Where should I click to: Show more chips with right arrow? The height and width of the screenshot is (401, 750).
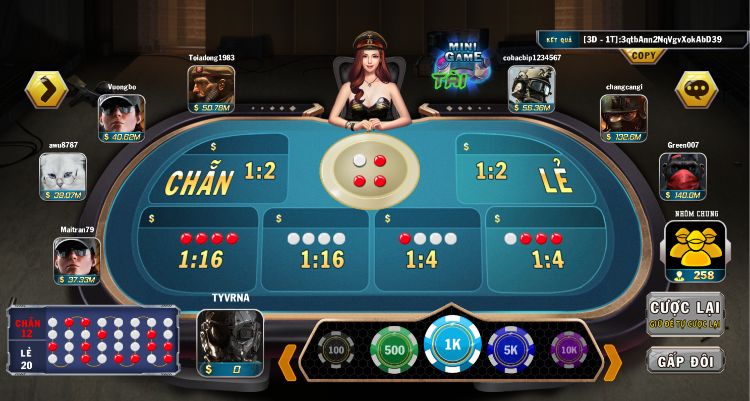[612, 360]
